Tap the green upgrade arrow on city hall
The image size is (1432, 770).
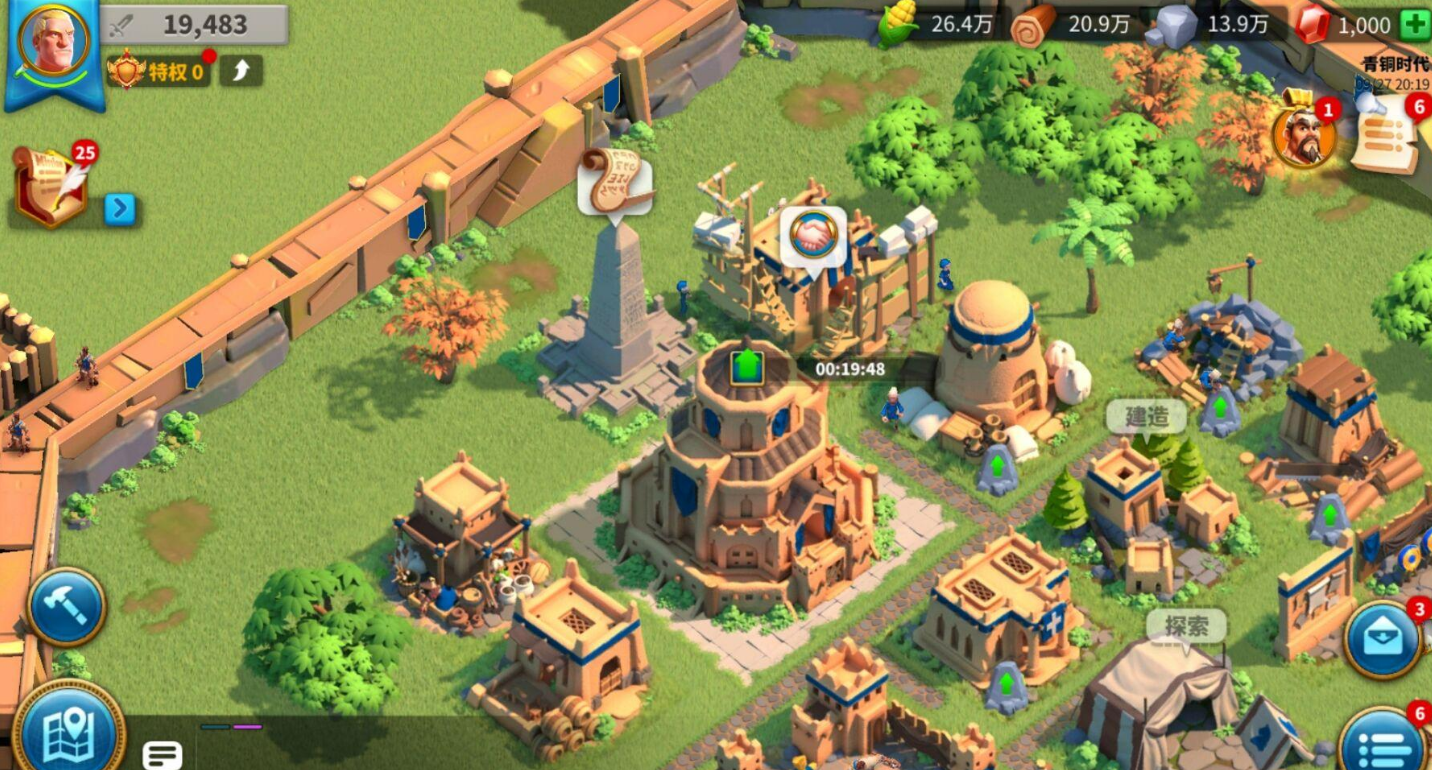[746, 365]
